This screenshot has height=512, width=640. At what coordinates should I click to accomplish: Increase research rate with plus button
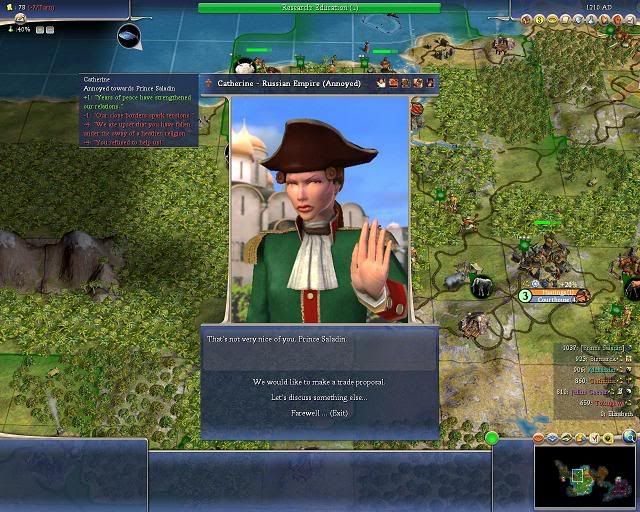click(39, 30)
